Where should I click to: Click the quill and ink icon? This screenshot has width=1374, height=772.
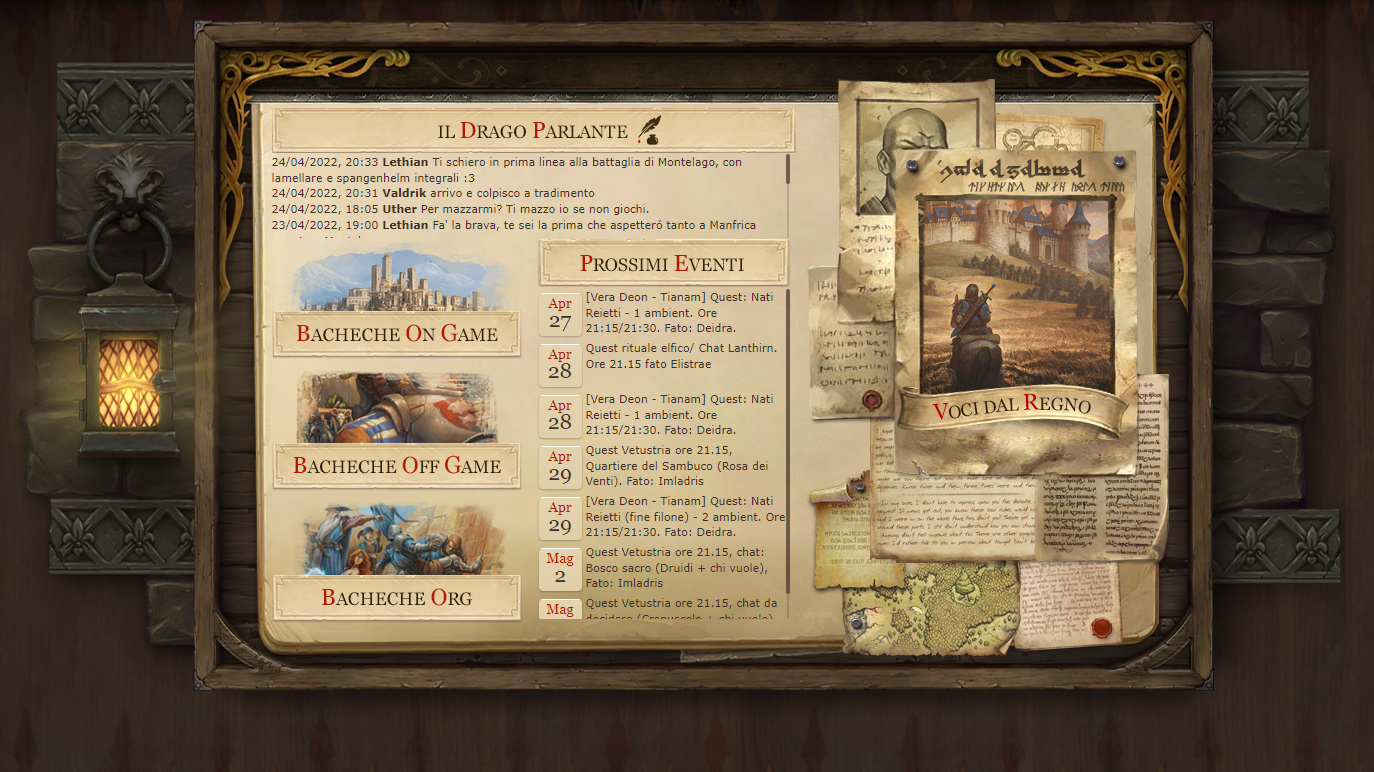[649, 130]
